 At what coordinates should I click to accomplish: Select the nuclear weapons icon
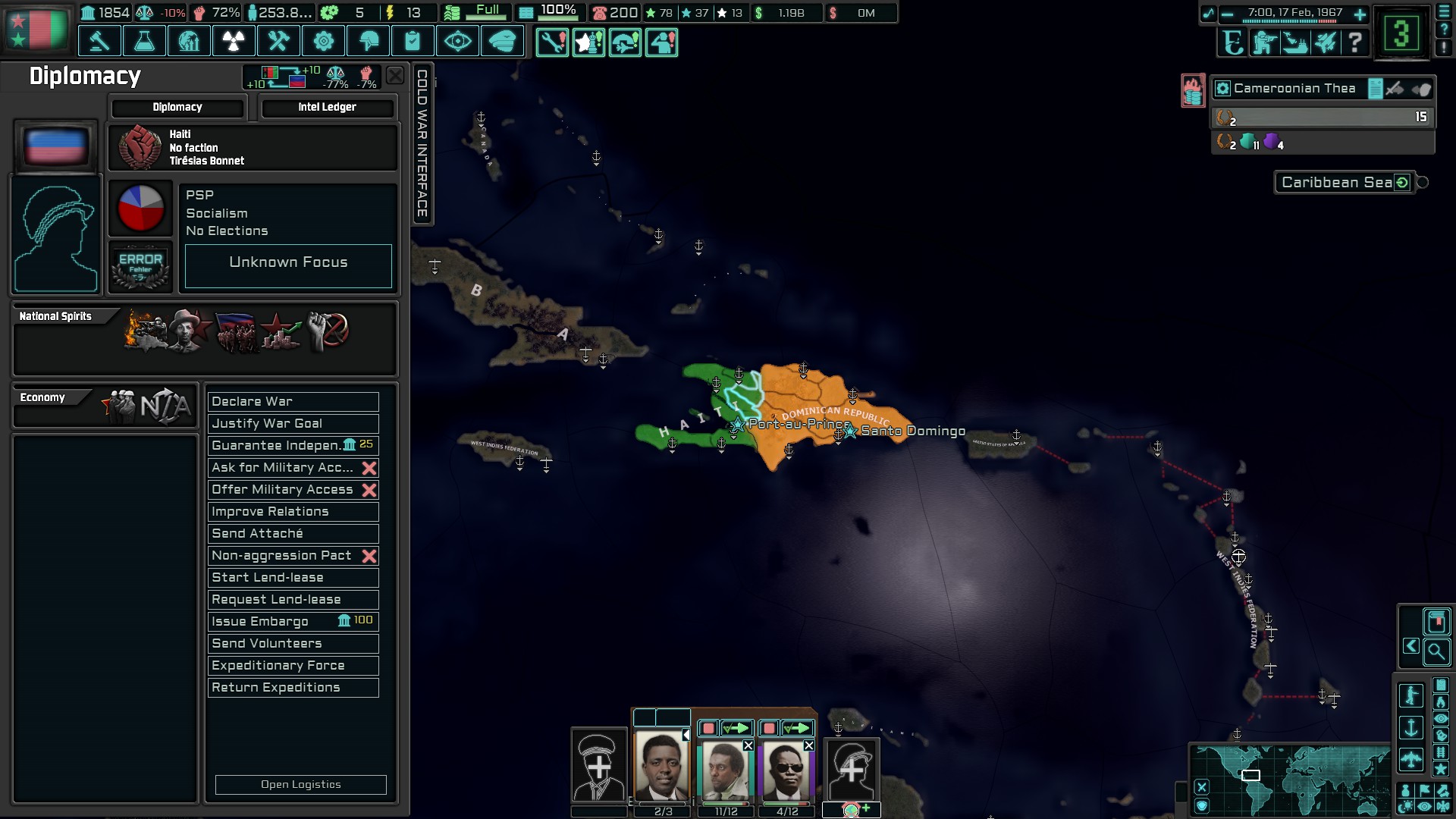[233, 41]
